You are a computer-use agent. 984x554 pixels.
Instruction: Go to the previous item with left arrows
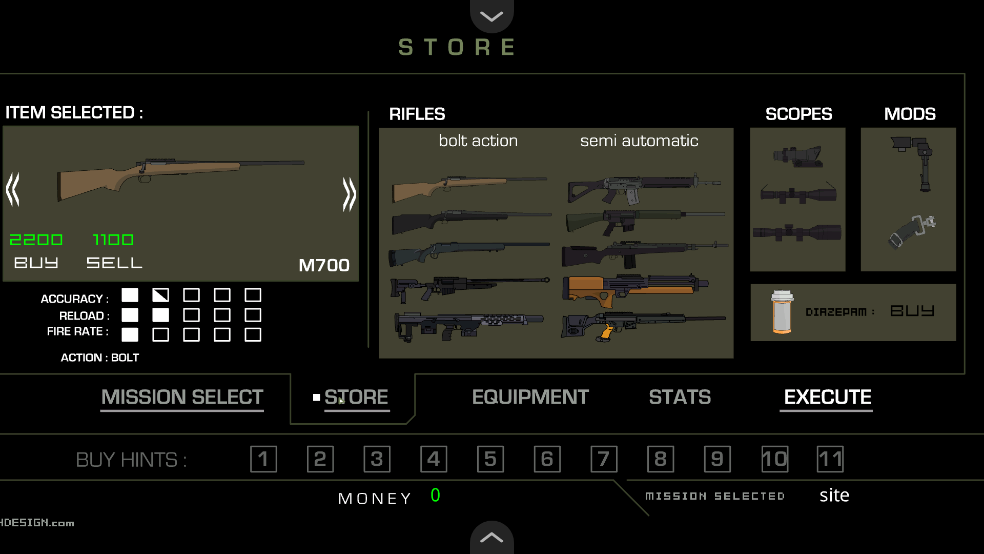13,190
